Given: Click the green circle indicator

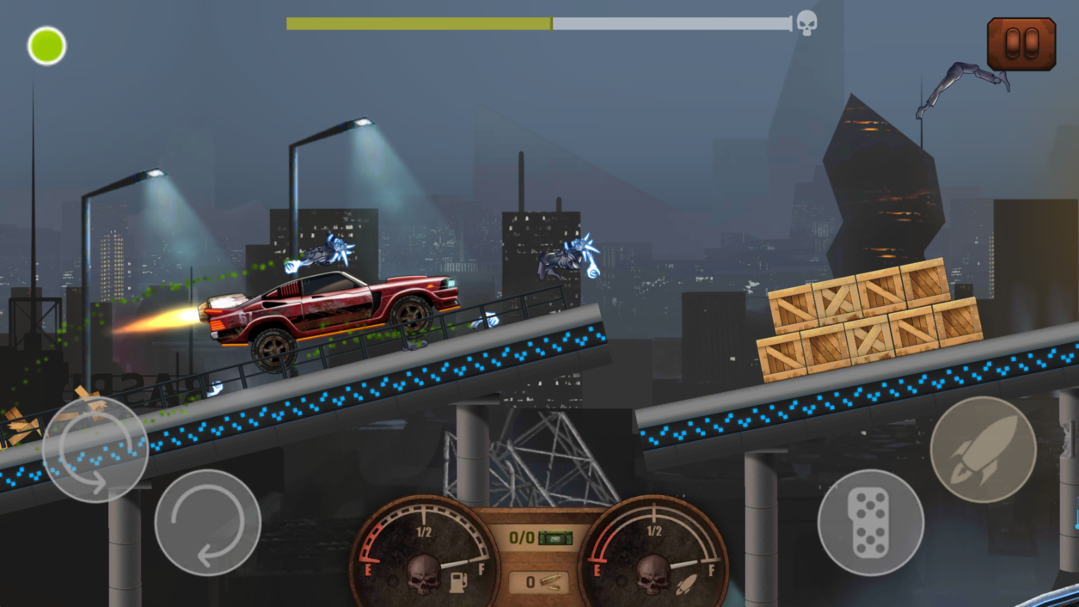Looking at the screenshot, I should click(47, 46).
